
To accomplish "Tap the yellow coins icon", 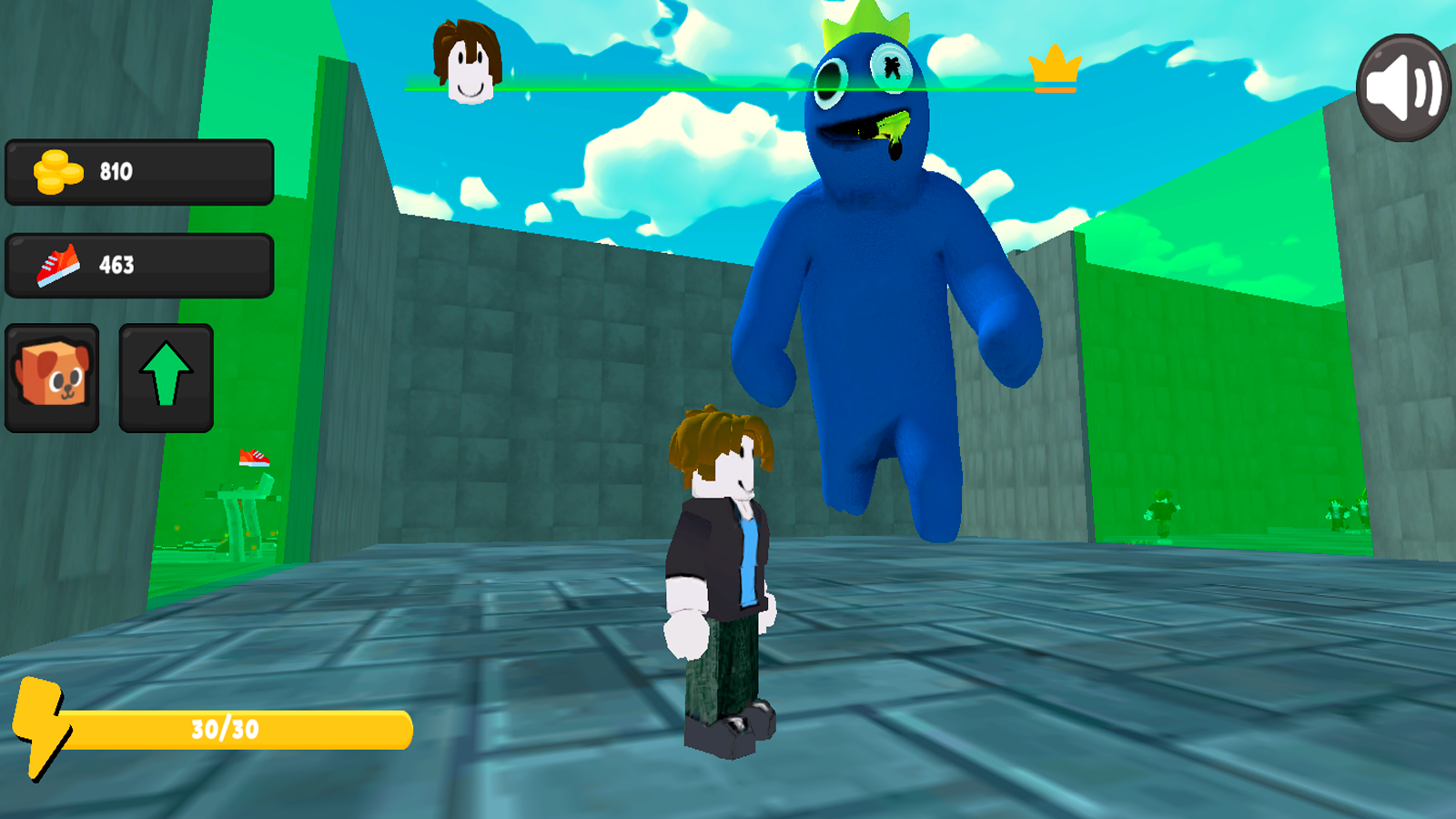I will [x=57, y=169].
